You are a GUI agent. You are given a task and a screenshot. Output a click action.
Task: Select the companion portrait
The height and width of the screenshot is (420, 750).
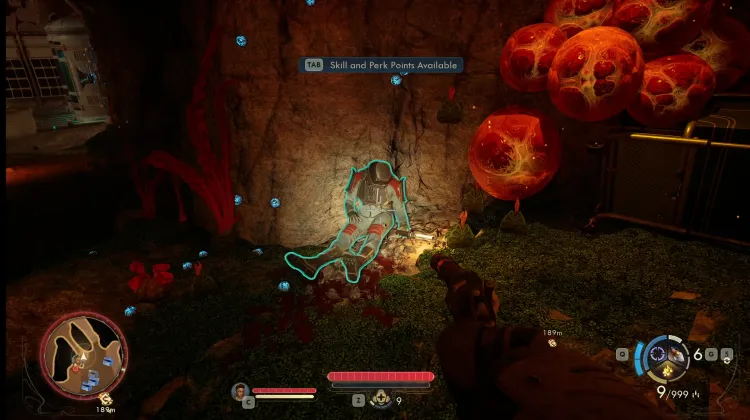[240, 392]
